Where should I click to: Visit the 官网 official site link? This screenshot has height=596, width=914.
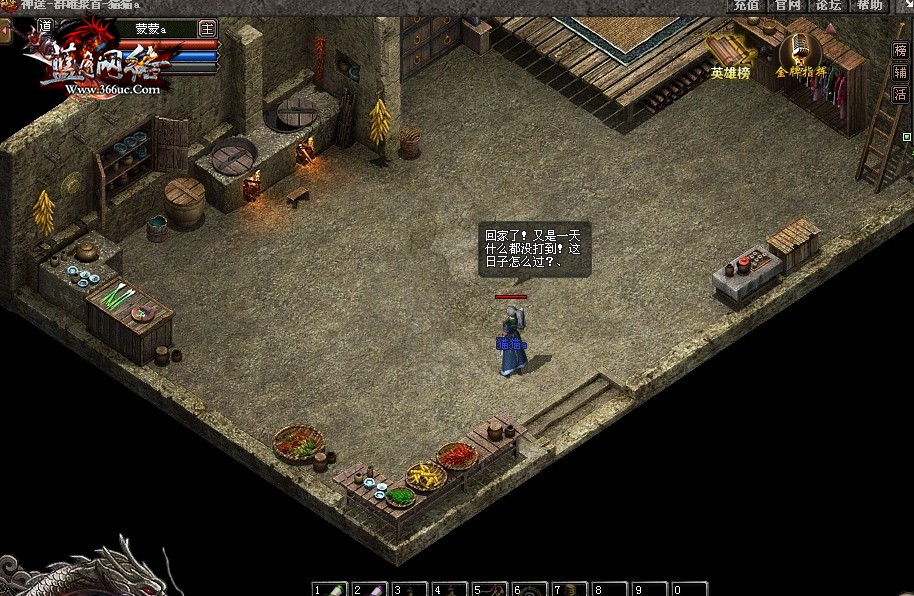click(x=788, y=5)
